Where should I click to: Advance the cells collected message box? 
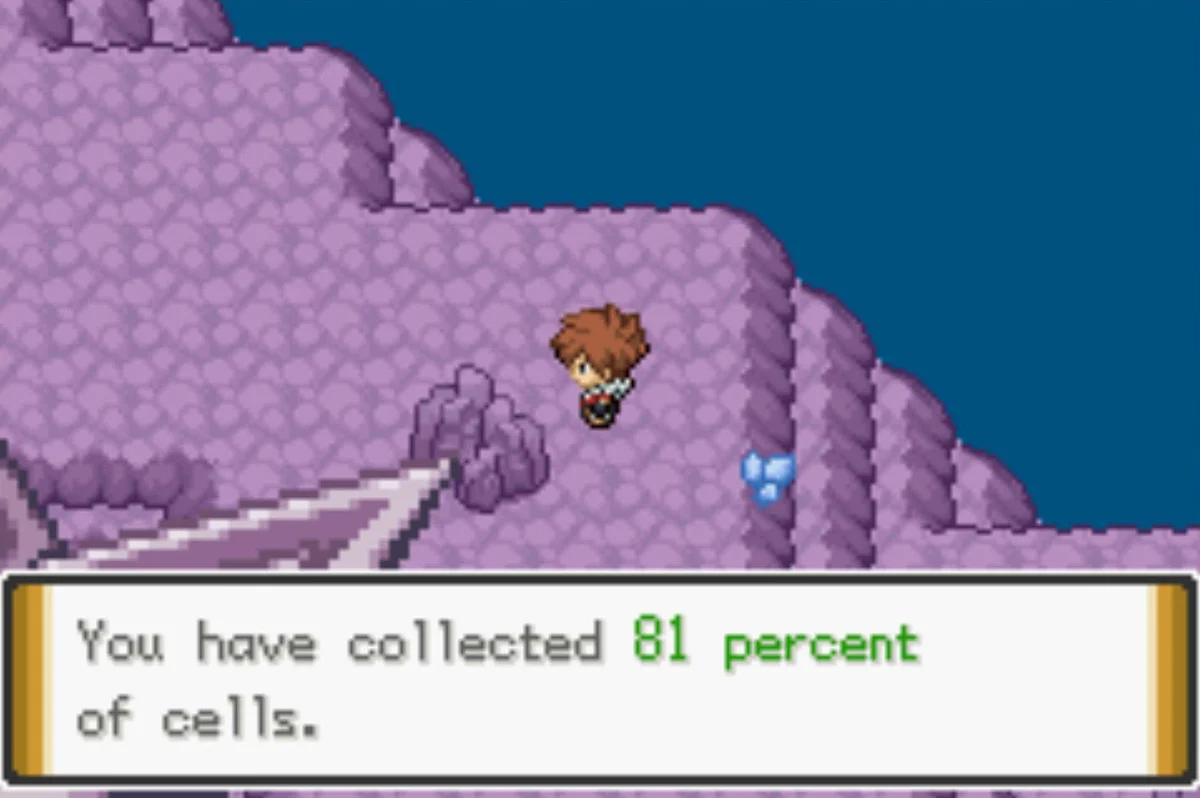600,680
